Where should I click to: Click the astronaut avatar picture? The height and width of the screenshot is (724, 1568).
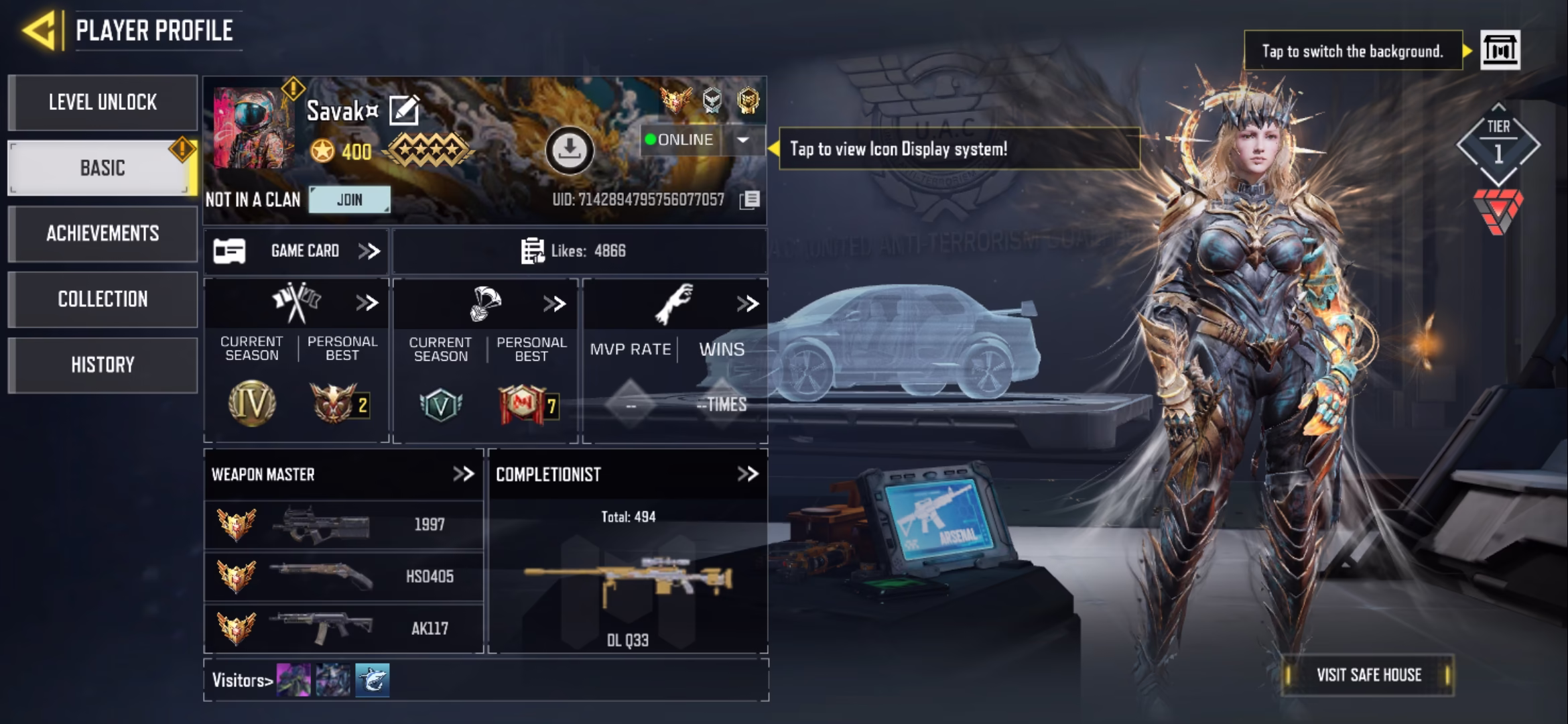[253, 127]
